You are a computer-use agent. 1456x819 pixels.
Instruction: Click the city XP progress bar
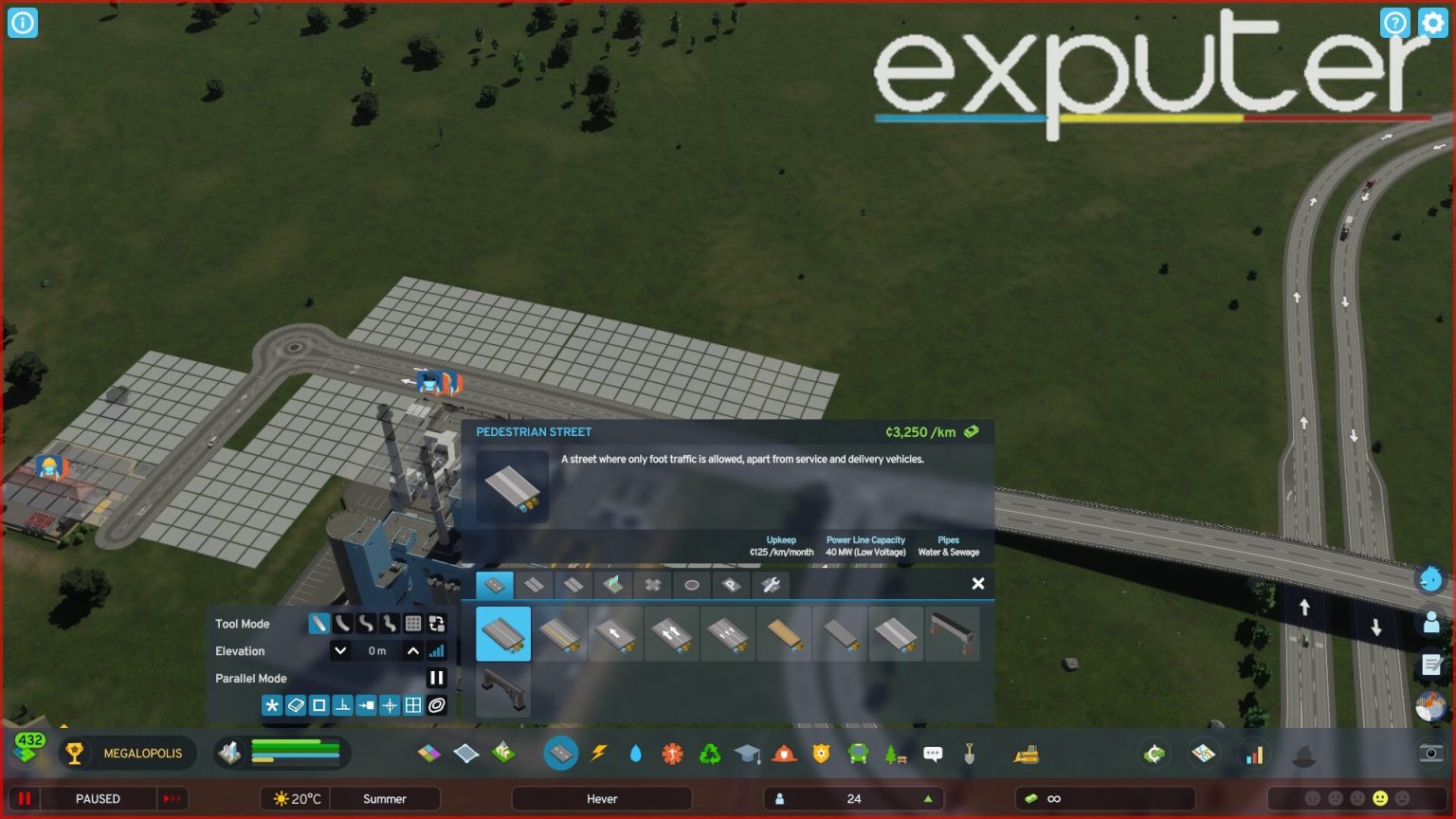294,754
